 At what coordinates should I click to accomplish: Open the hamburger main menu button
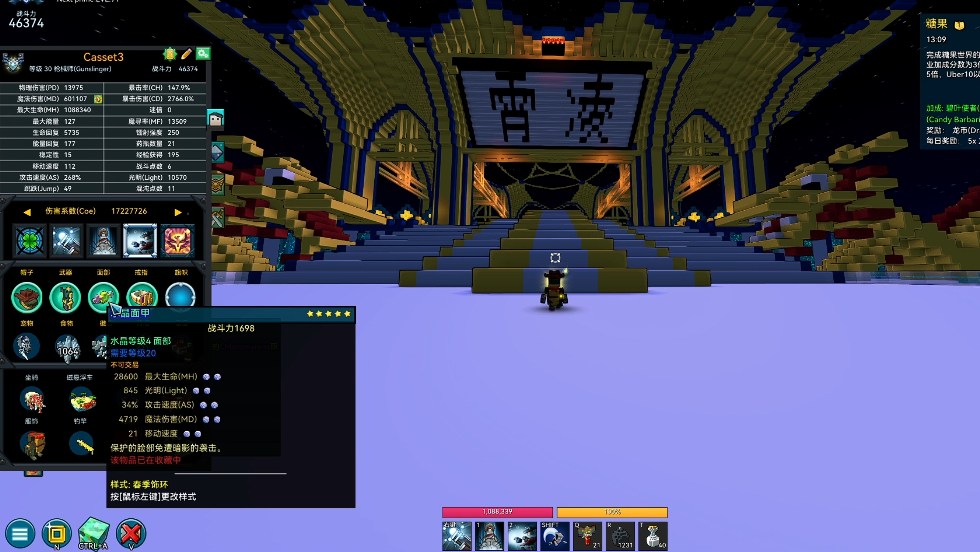coord(20,533)
